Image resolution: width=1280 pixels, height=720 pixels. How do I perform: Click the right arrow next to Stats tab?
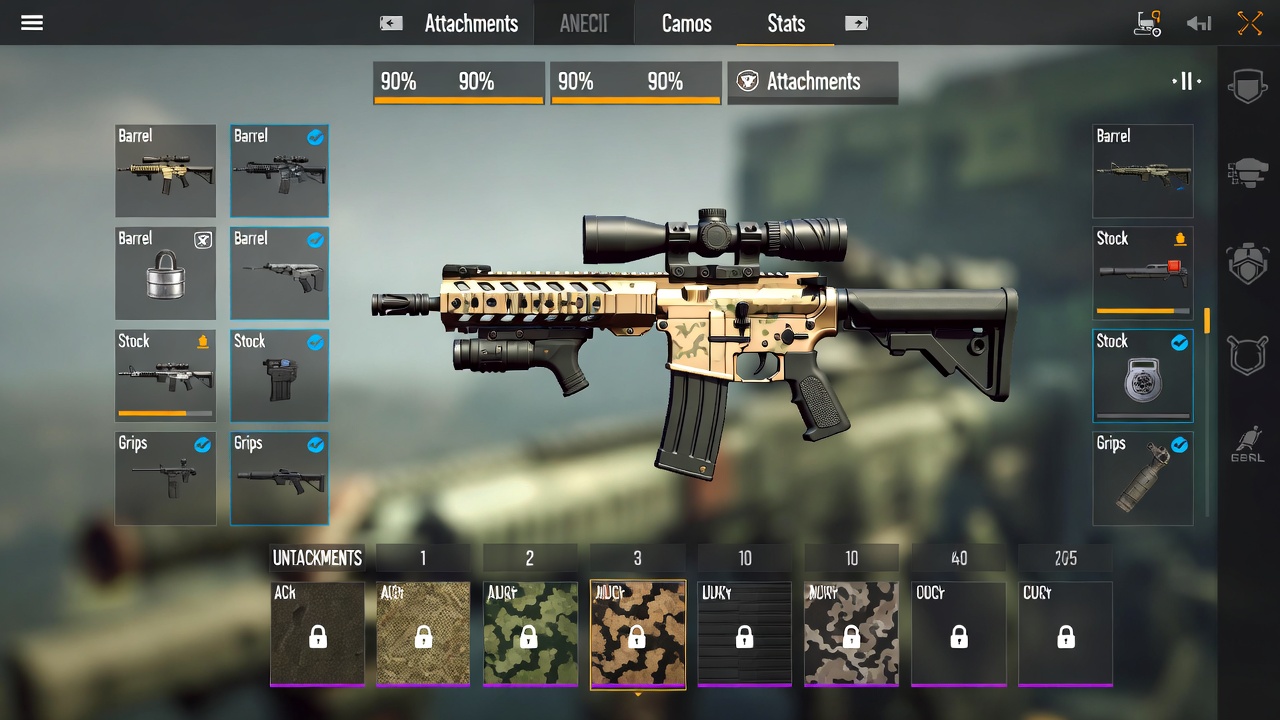tap(856, 22)
